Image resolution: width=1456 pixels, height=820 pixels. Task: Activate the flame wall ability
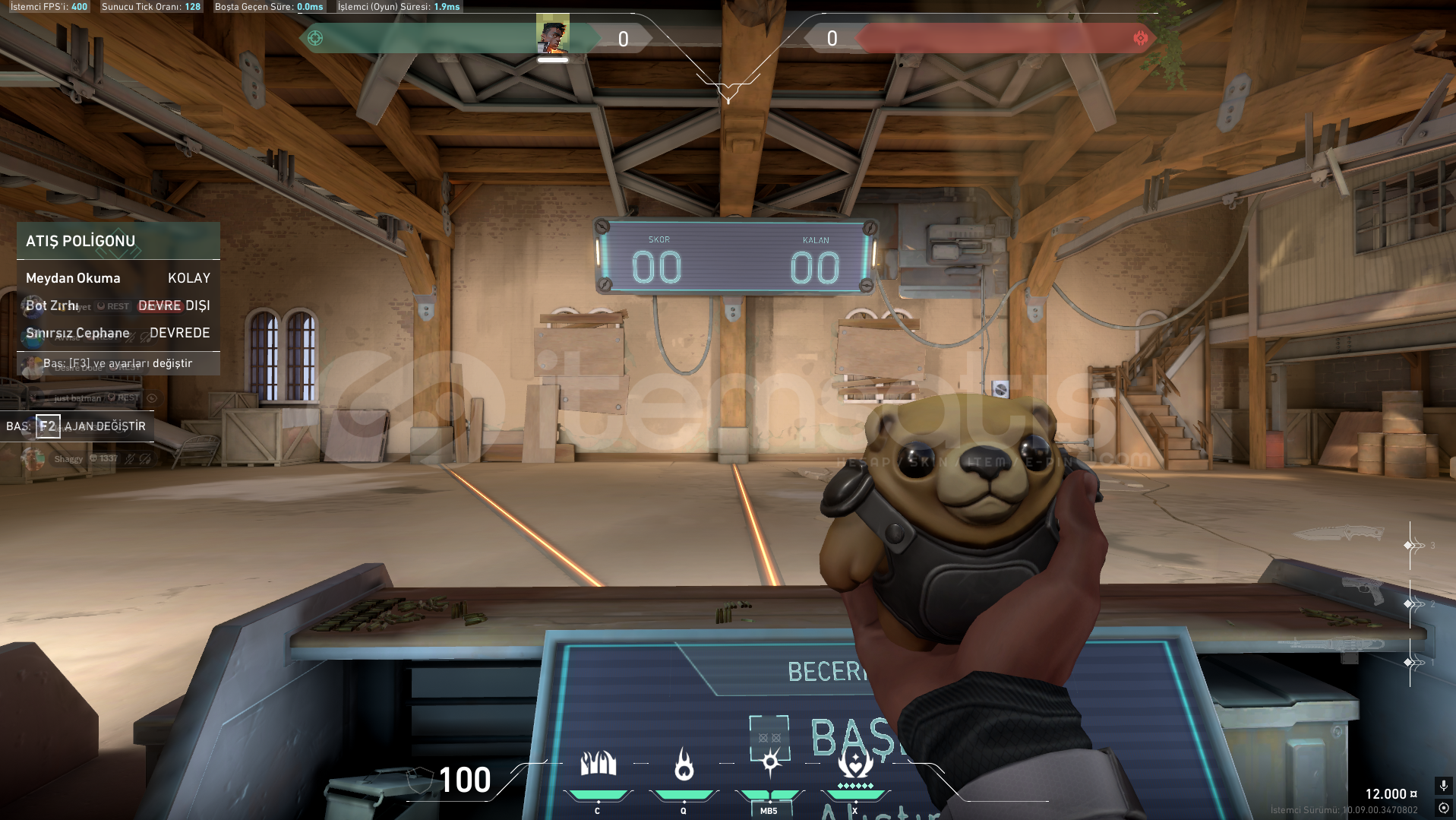[598, 765]
